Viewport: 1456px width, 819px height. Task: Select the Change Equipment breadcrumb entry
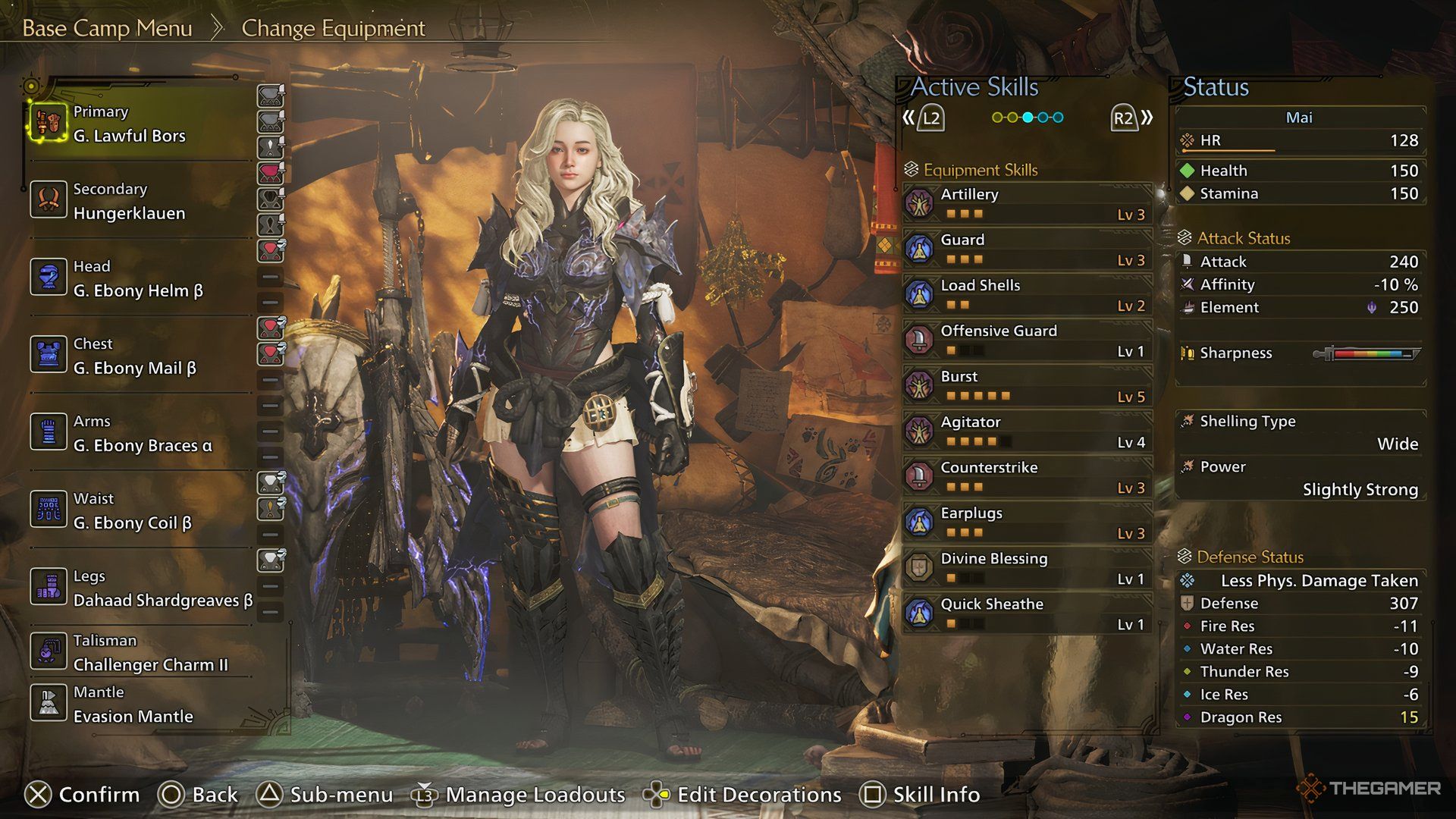332,28
